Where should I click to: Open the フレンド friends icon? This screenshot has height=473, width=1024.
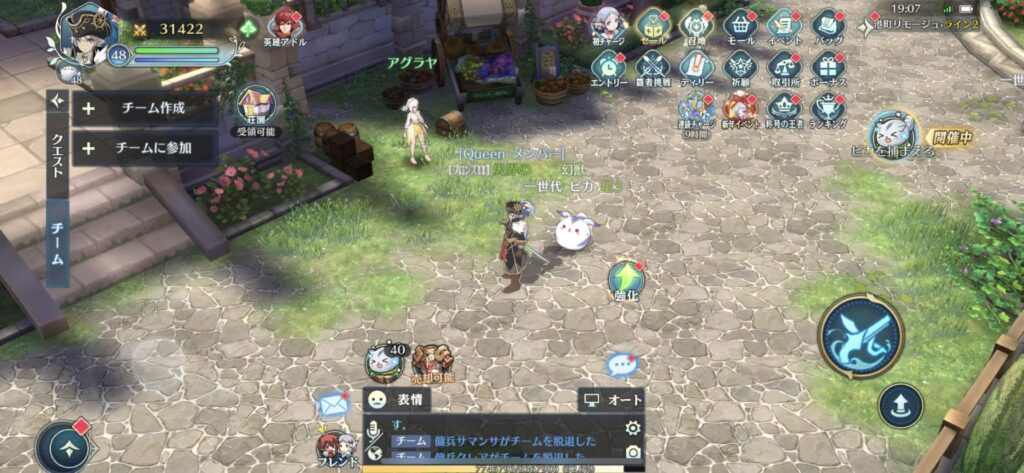(335, 446)
